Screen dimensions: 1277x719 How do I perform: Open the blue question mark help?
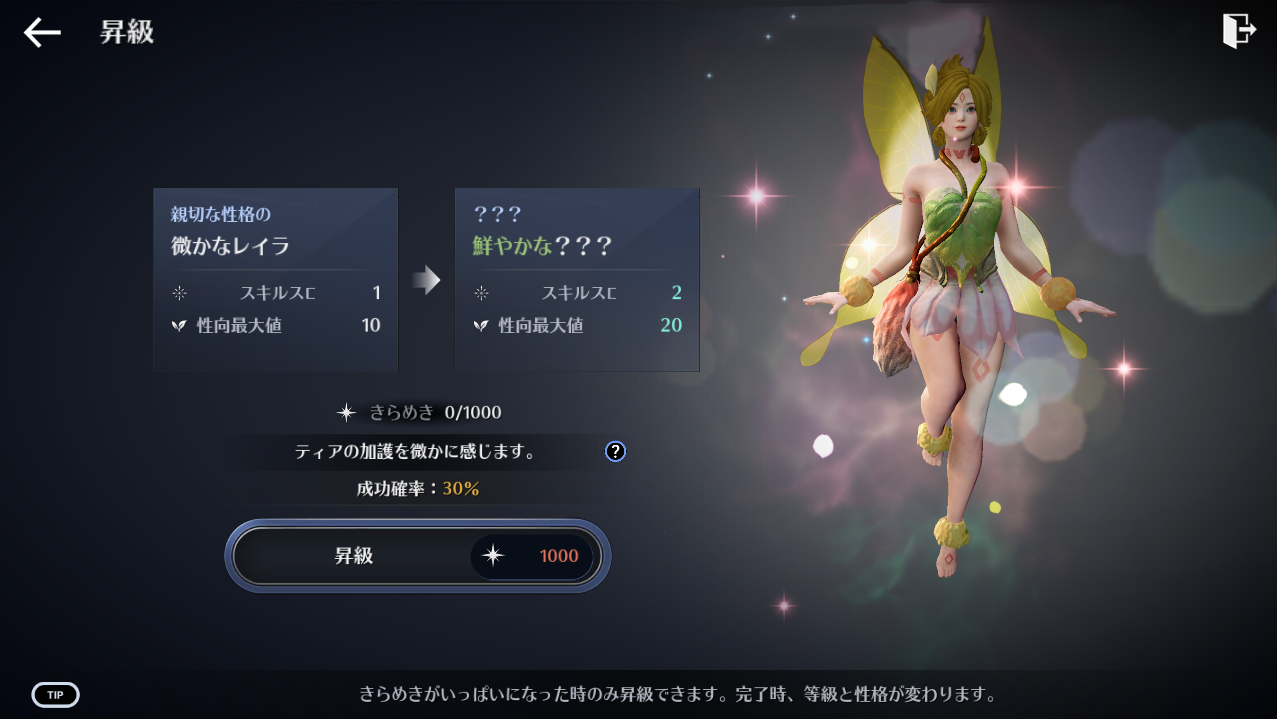(615, 452)
